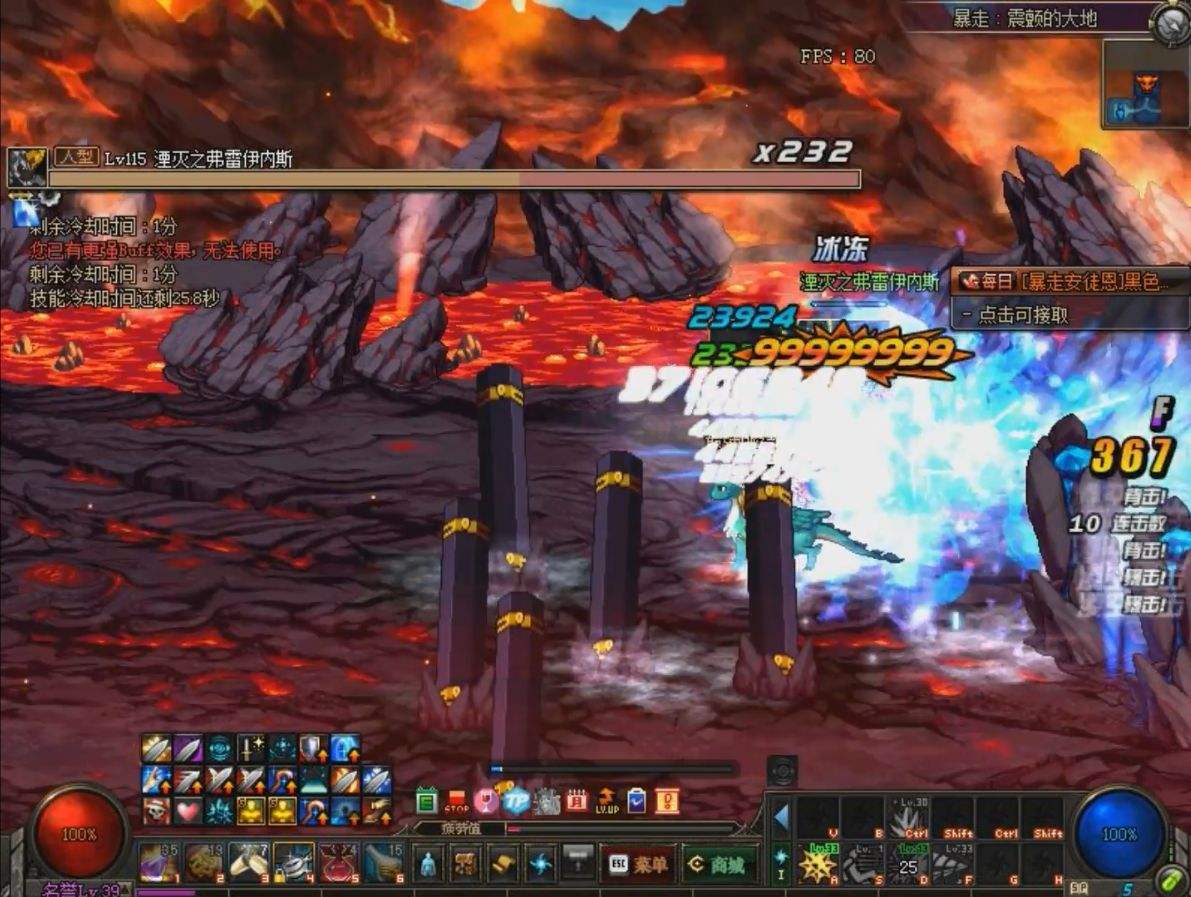The width and height of the screenshot is (1191, 897).
Task: Open the ESC 菜单 menu button
Action: 637,865
